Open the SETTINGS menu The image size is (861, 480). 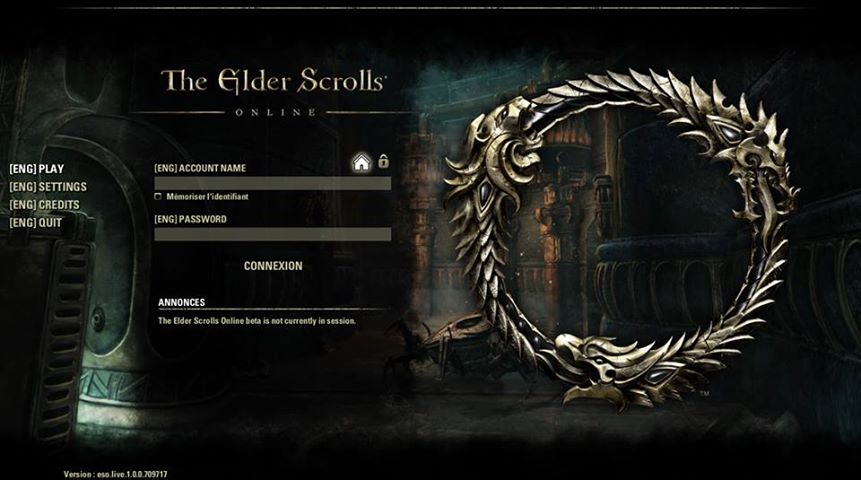click(48, 187)
